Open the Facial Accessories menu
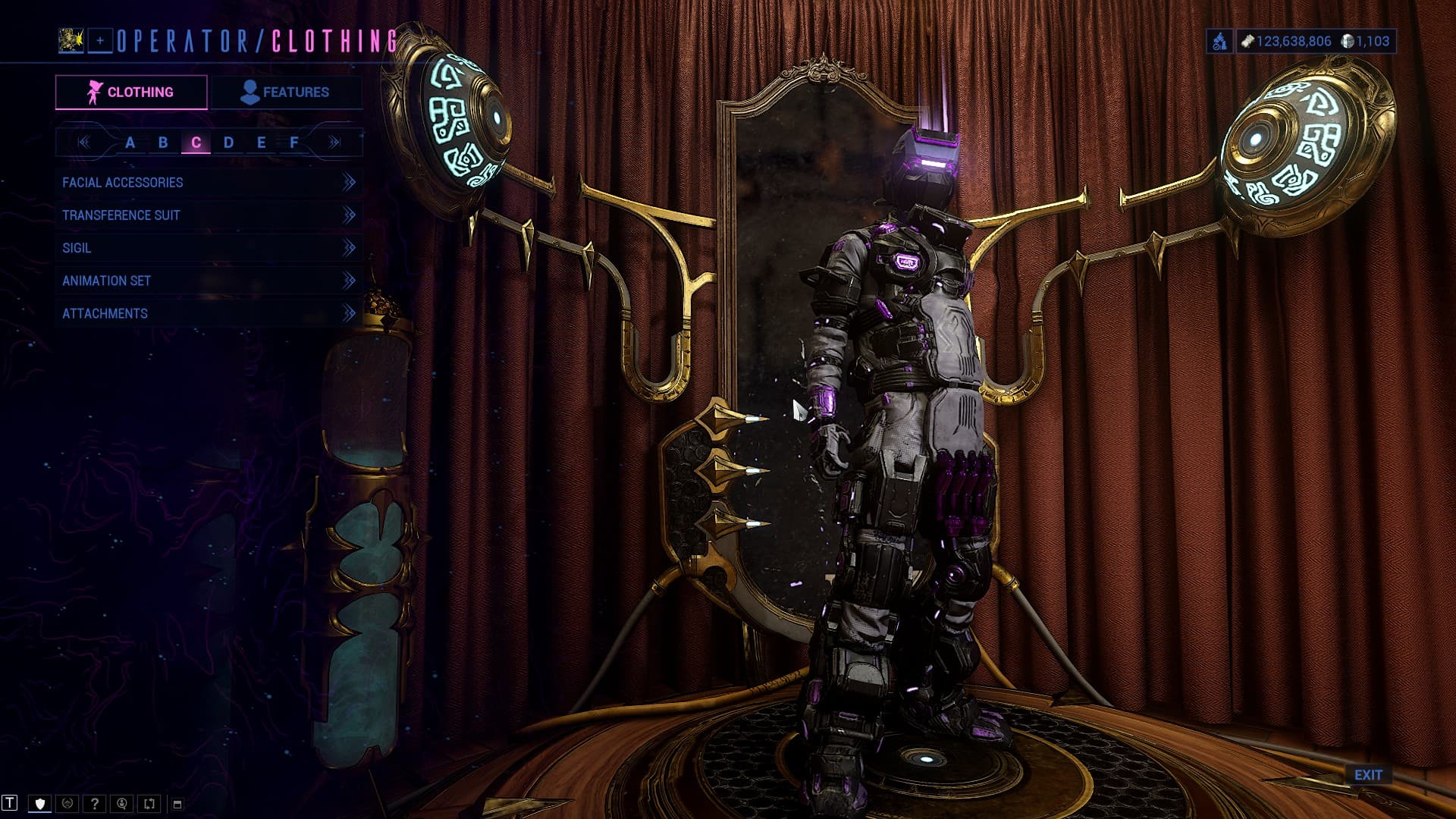 pos(208,183)
